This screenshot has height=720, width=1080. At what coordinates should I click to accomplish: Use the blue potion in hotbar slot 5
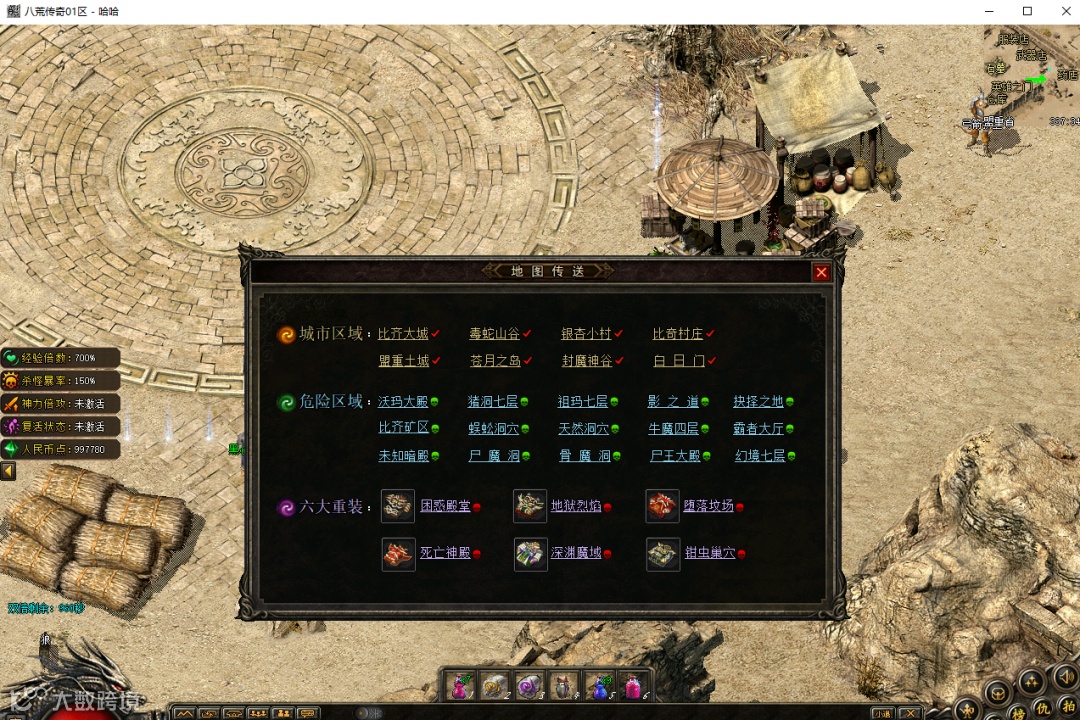tap(598, 686)
